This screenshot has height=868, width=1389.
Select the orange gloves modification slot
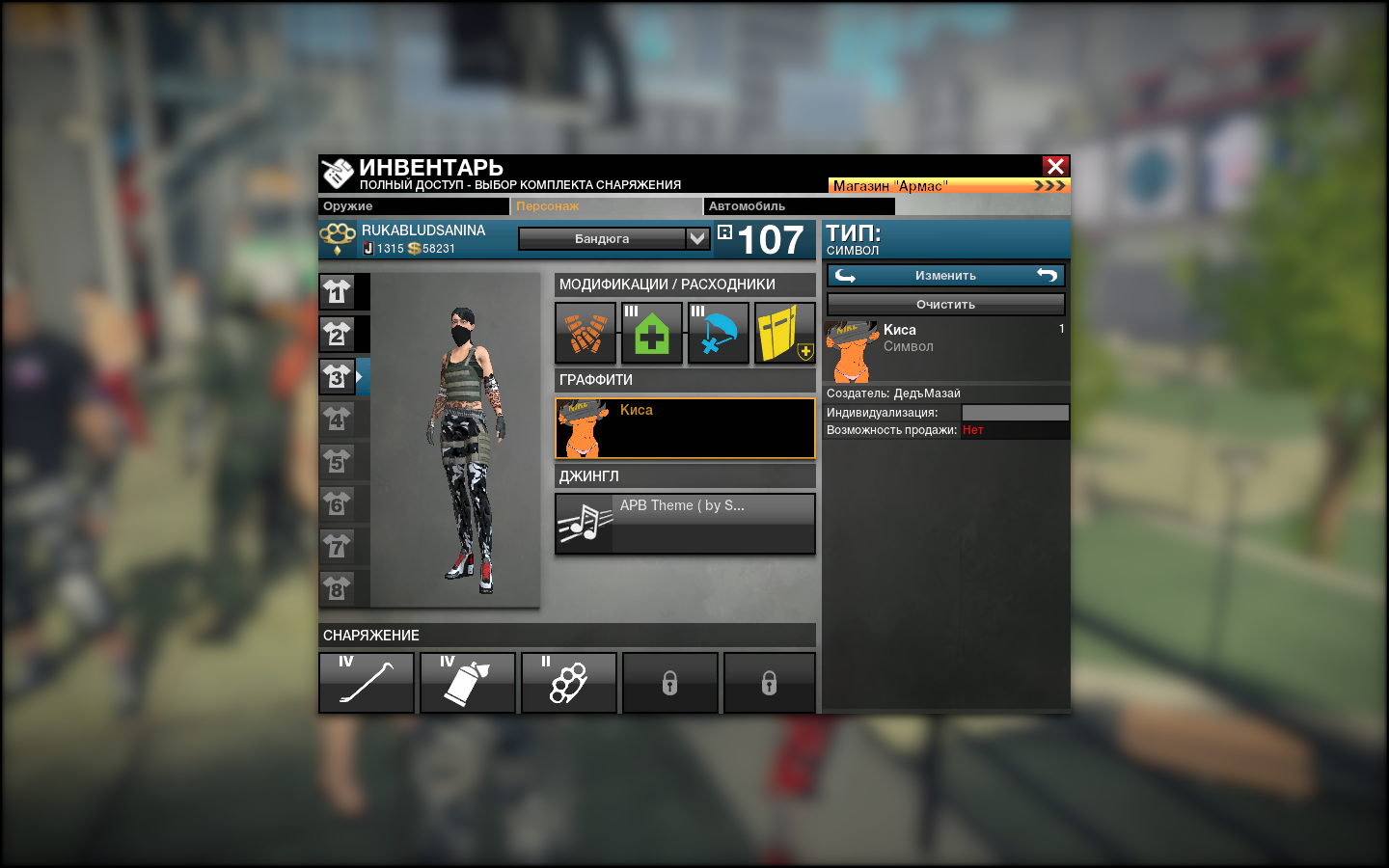coord(586,333)
